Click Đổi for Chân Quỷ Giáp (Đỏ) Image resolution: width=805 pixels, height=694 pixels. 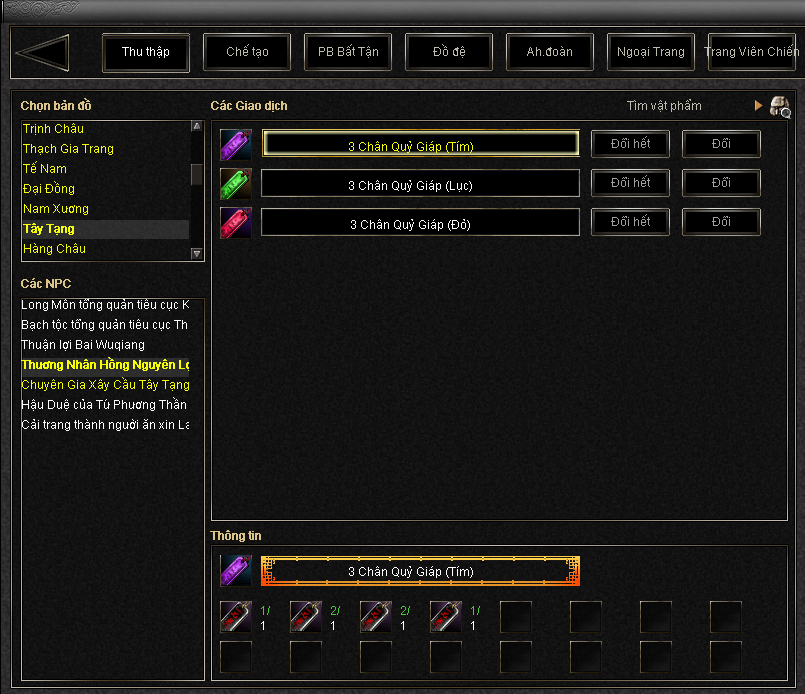[721, 222]
